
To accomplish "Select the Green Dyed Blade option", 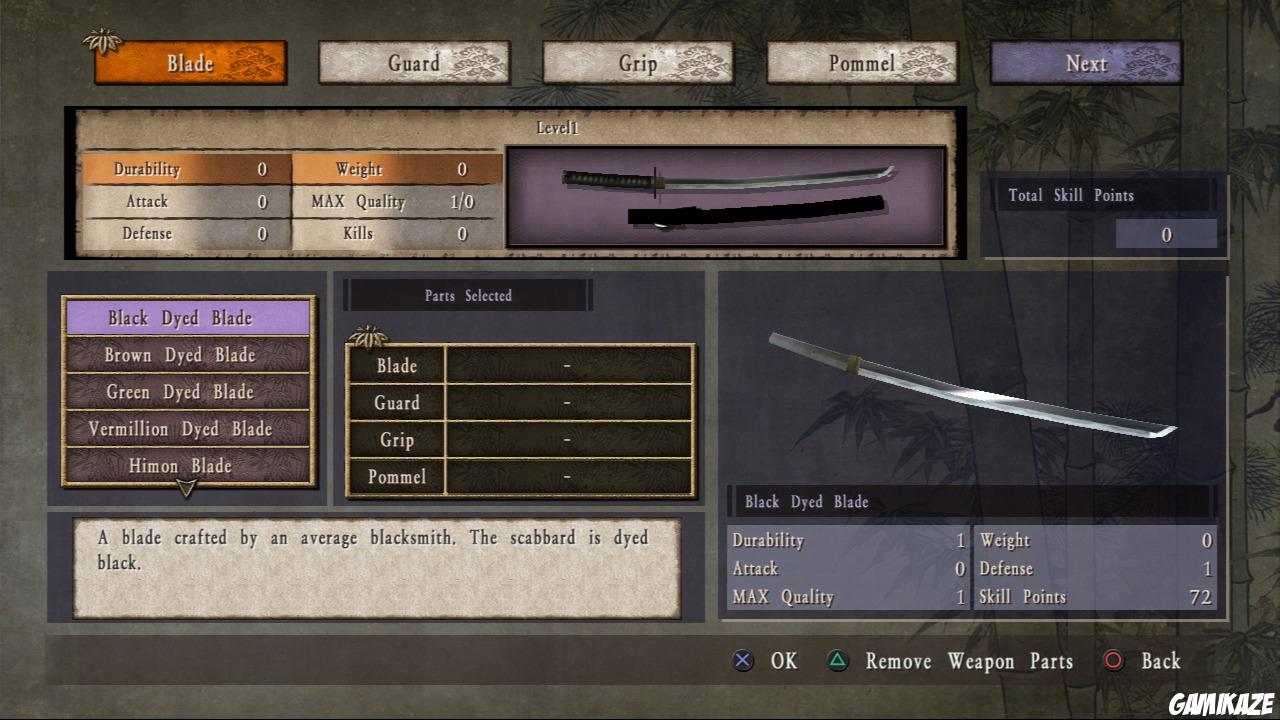I will 186,392.
